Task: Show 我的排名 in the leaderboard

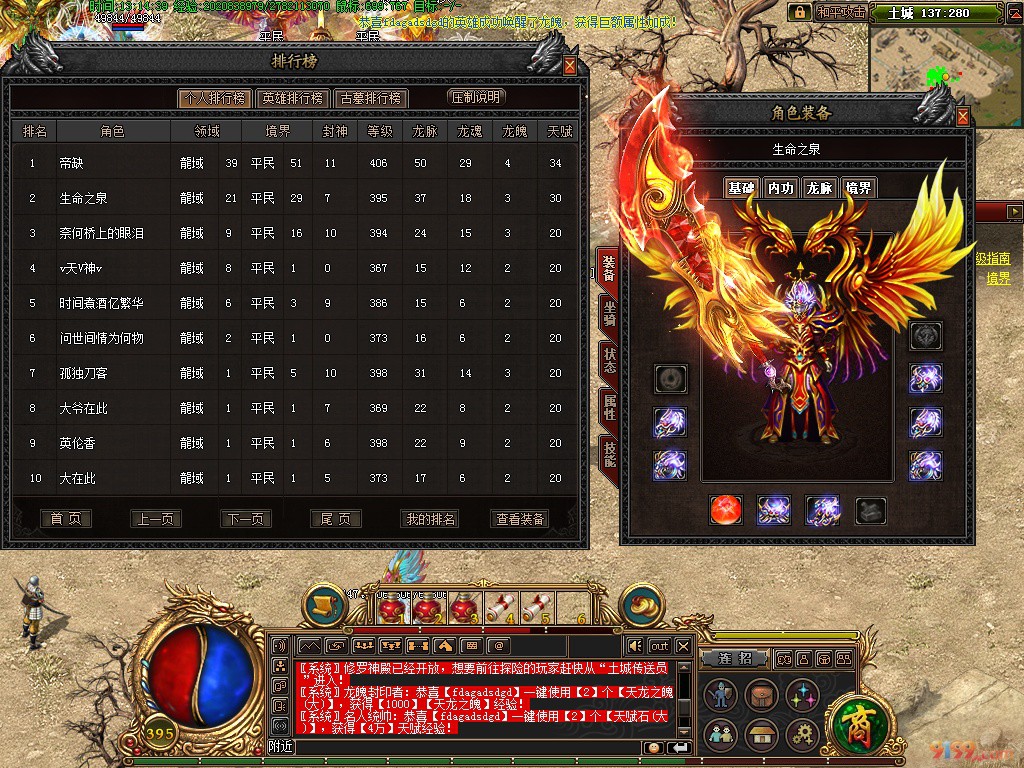Action: [429, 519]
